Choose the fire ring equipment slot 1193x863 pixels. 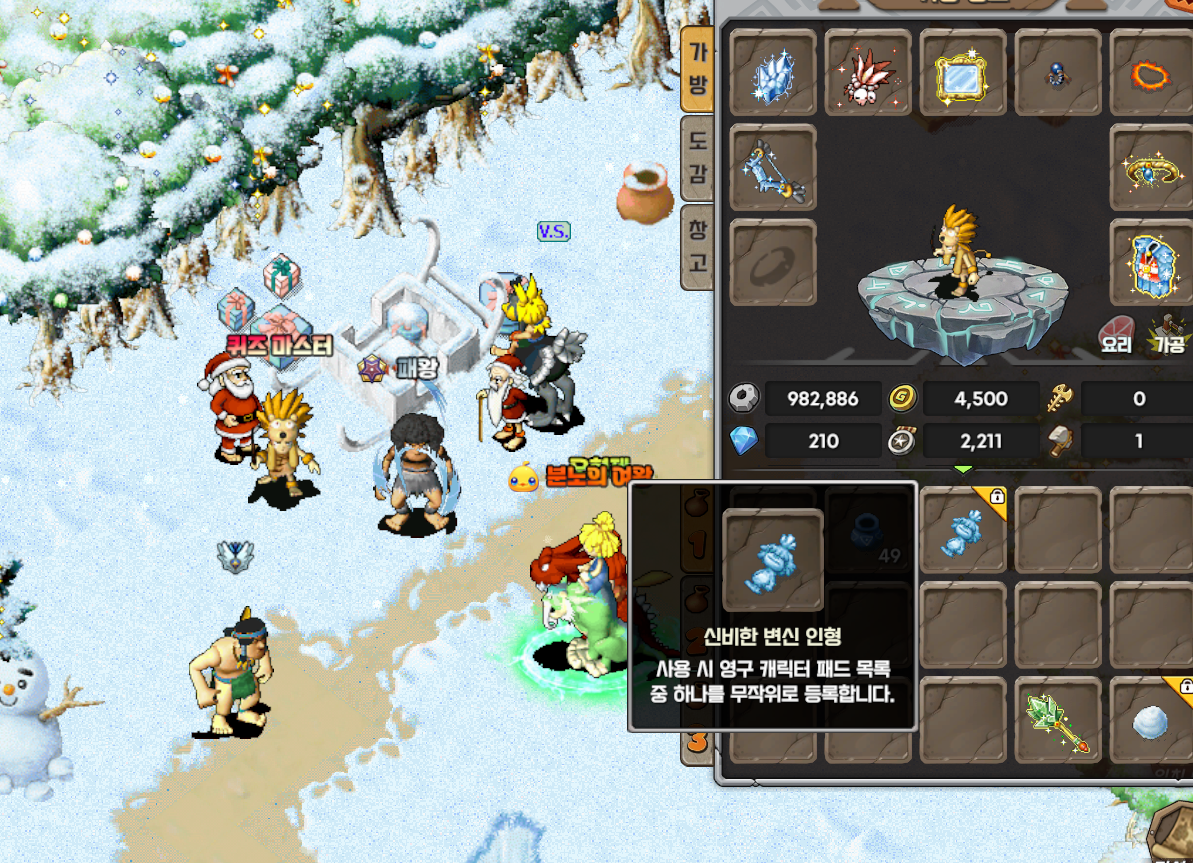tap(1152, 72)
